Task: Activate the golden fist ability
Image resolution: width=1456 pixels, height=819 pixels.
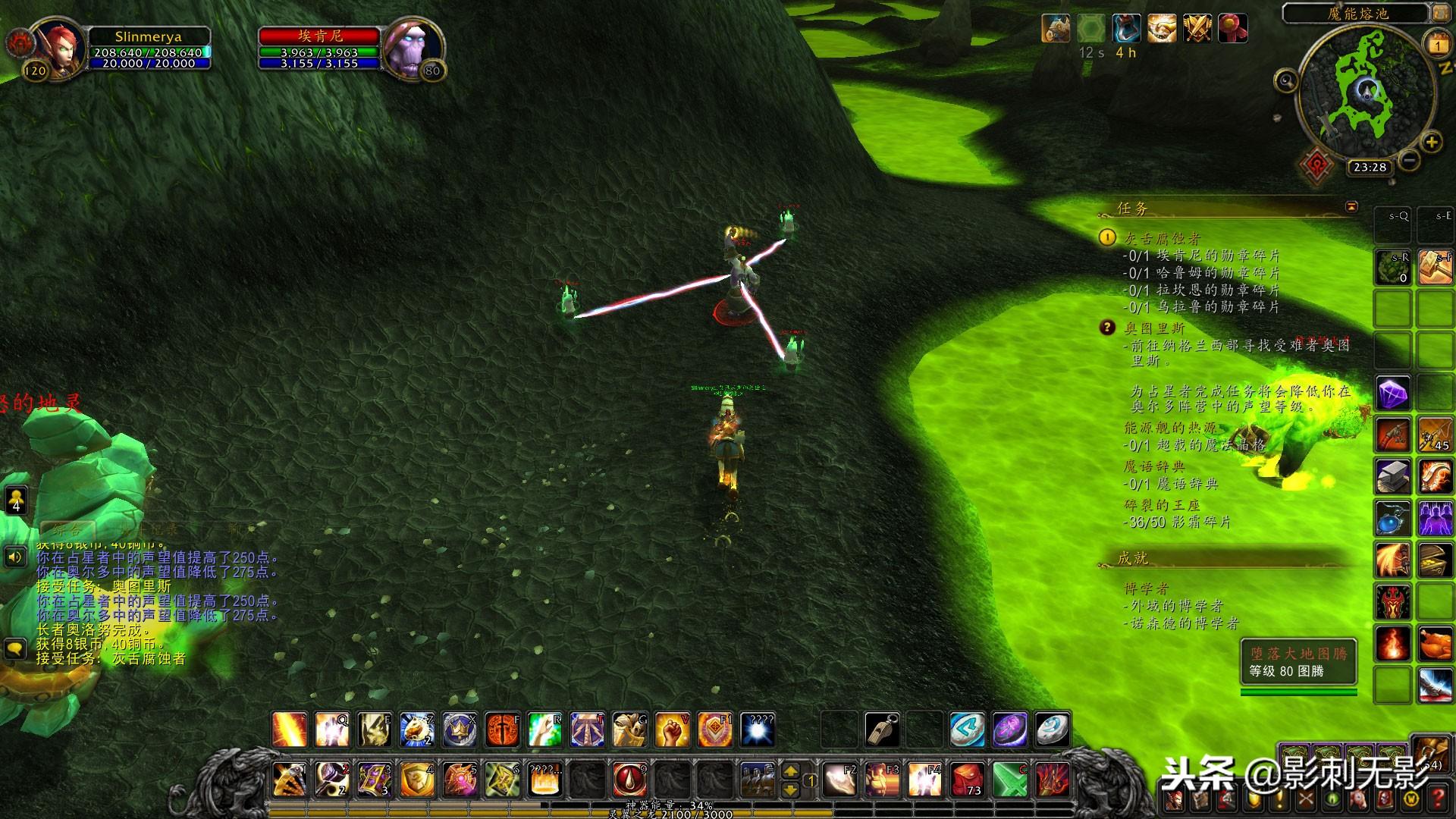Action: coord(671,730)
